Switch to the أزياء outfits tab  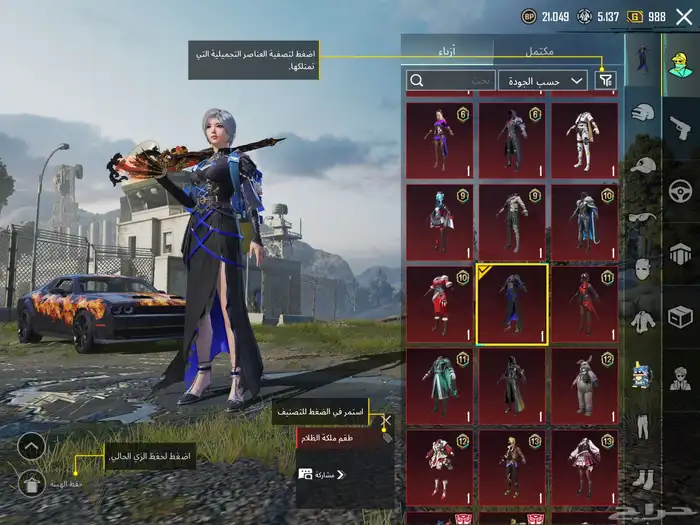448,50
